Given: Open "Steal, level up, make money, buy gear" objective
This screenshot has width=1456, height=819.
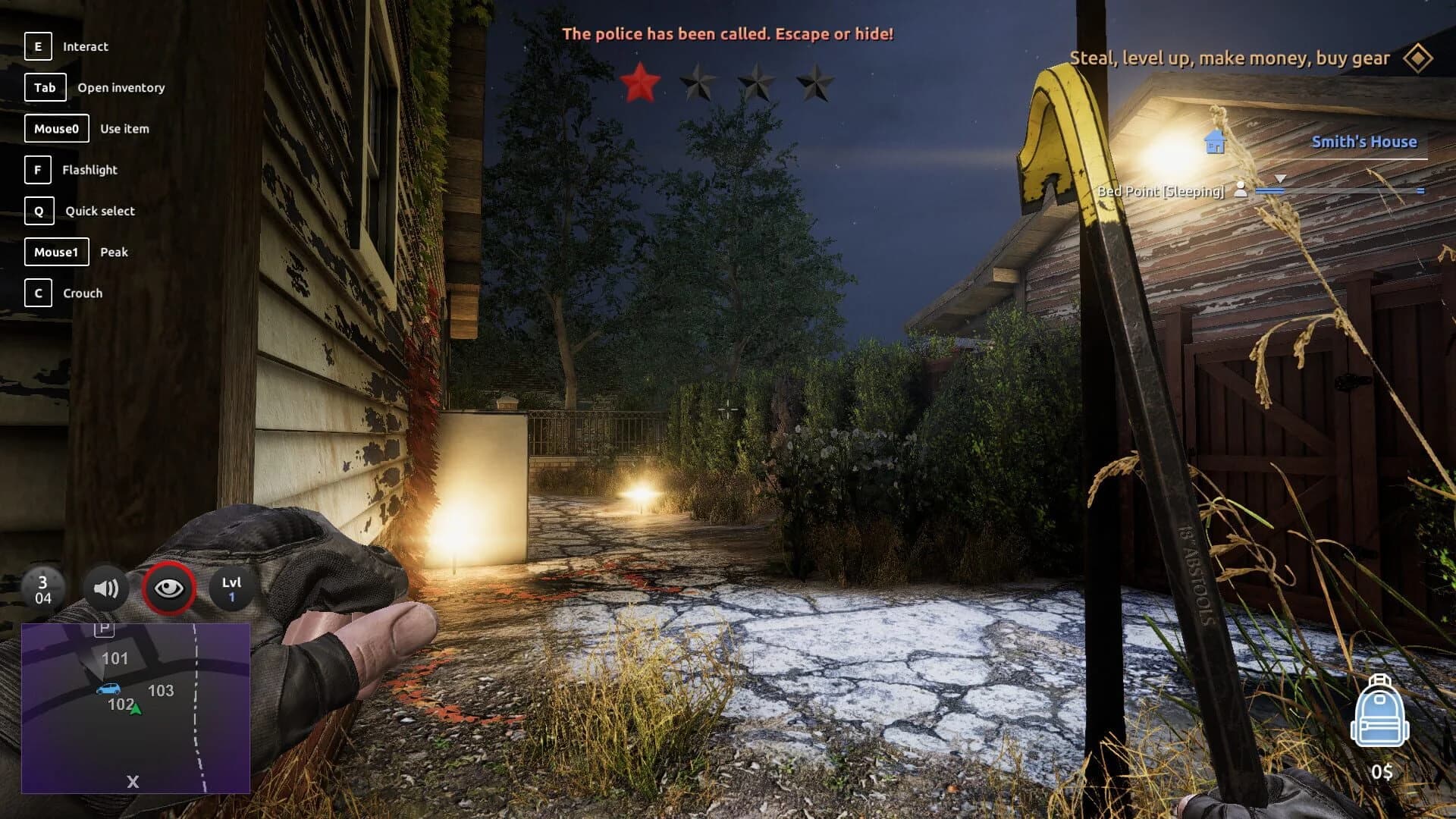Looking at the screenshot, I should [1230, 57].
